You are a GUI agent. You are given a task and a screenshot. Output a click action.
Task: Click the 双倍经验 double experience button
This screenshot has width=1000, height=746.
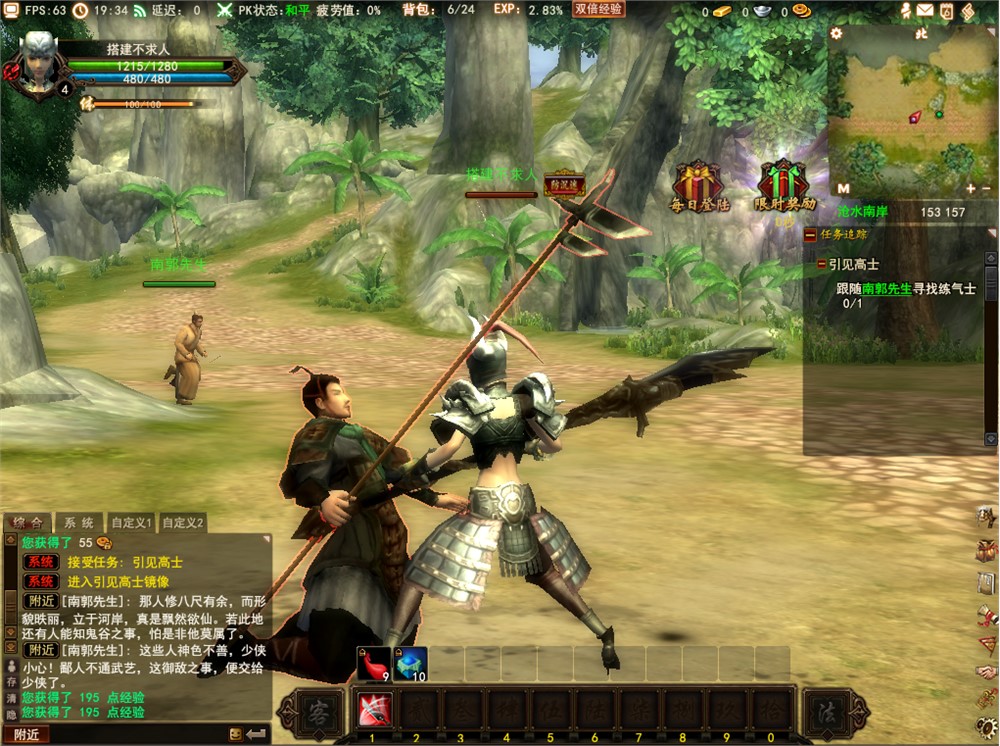coord(599,9)
